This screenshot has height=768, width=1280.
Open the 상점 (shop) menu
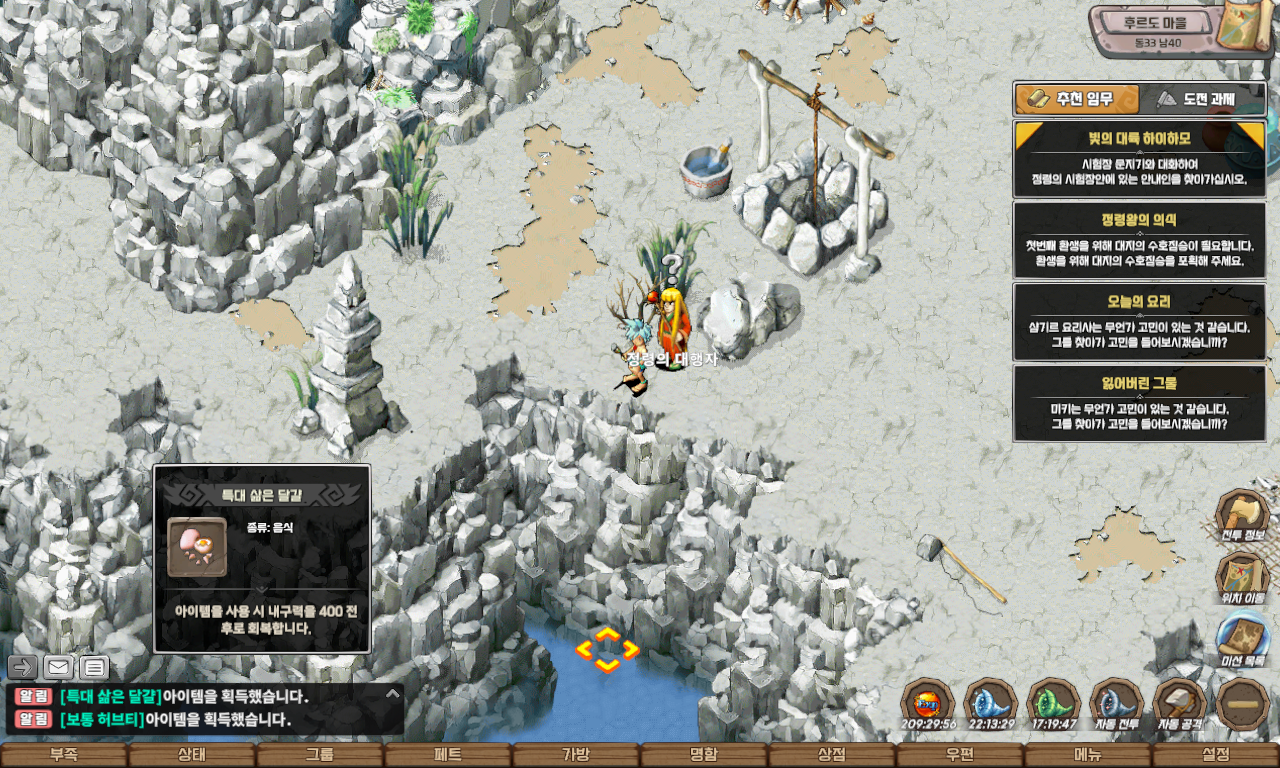pyautogui.click(x=832, y=755)
